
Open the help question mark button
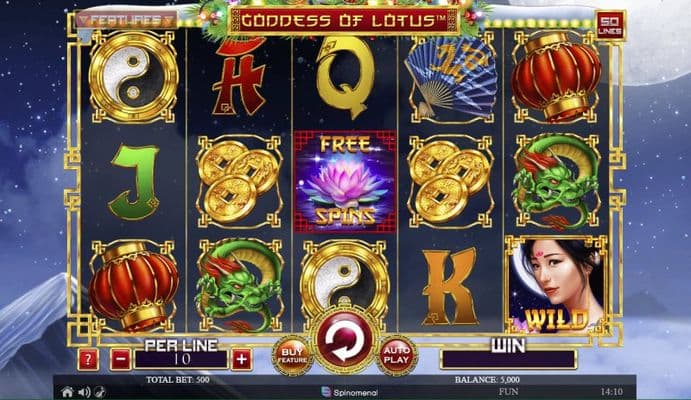(89, 360)
